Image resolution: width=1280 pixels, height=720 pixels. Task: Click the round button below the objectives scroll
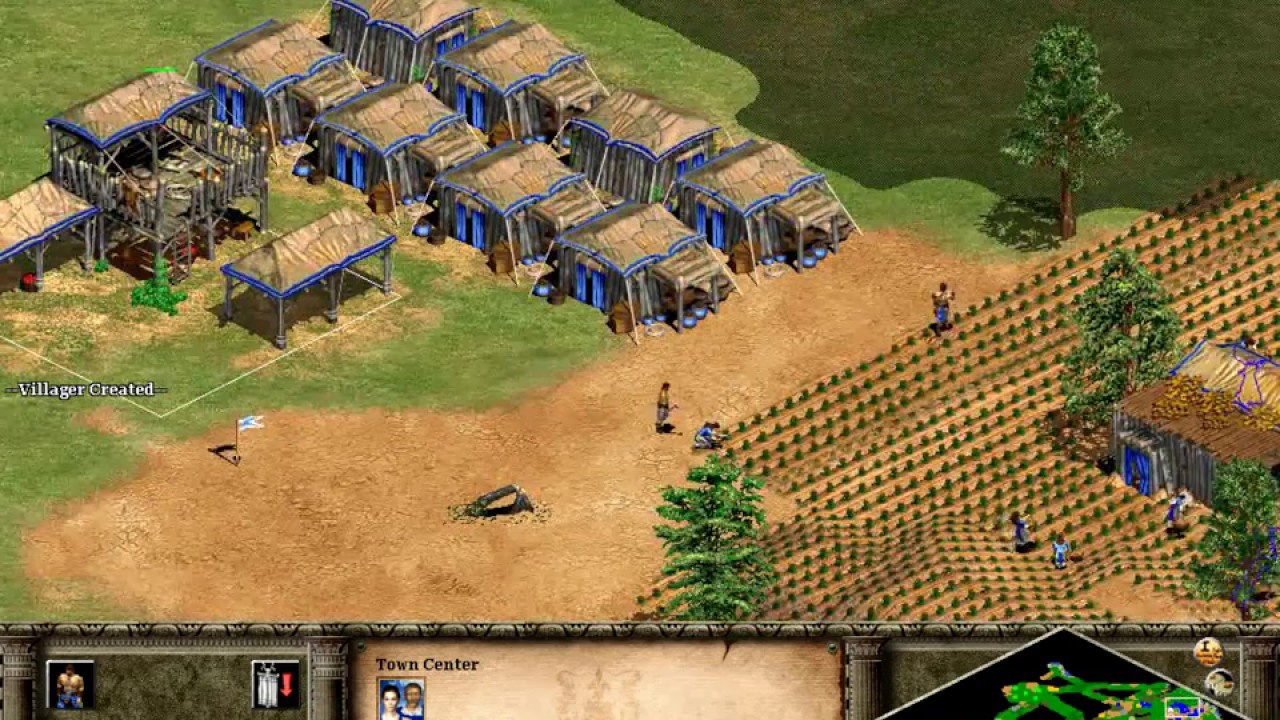(x=1218, y=683)
